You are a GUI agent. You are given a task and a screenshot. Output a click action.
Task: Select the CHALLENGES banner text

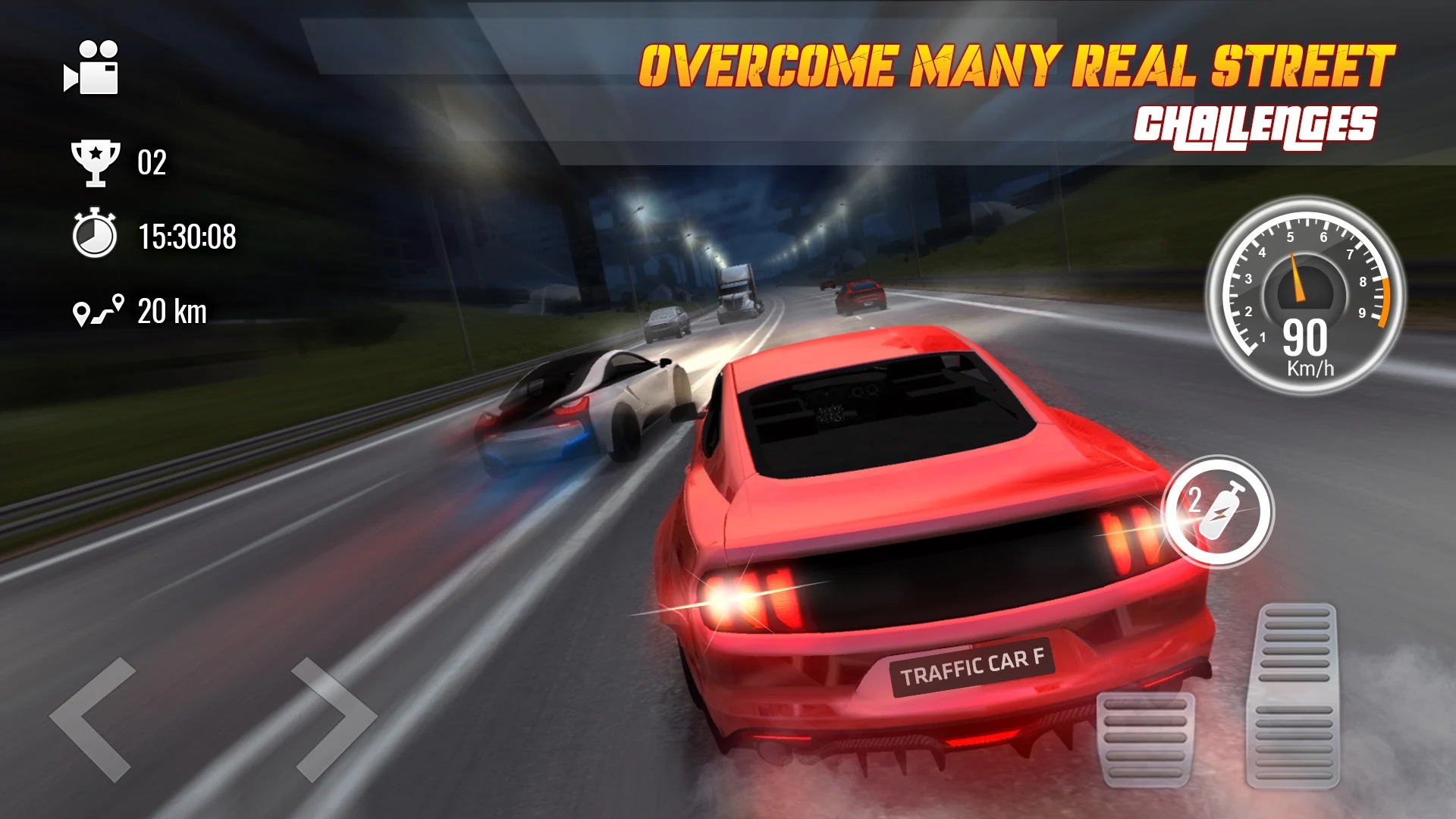point(1256,125)
